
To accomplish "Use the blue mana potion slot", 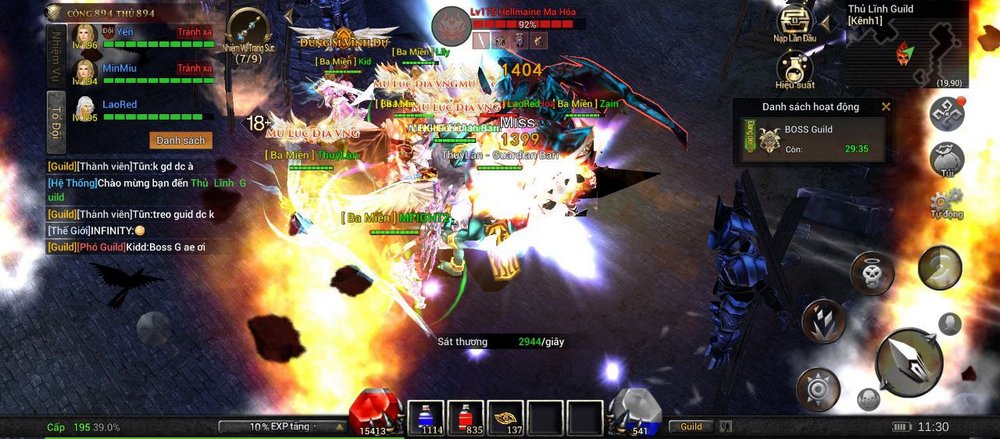I will (x=425, y=415).
